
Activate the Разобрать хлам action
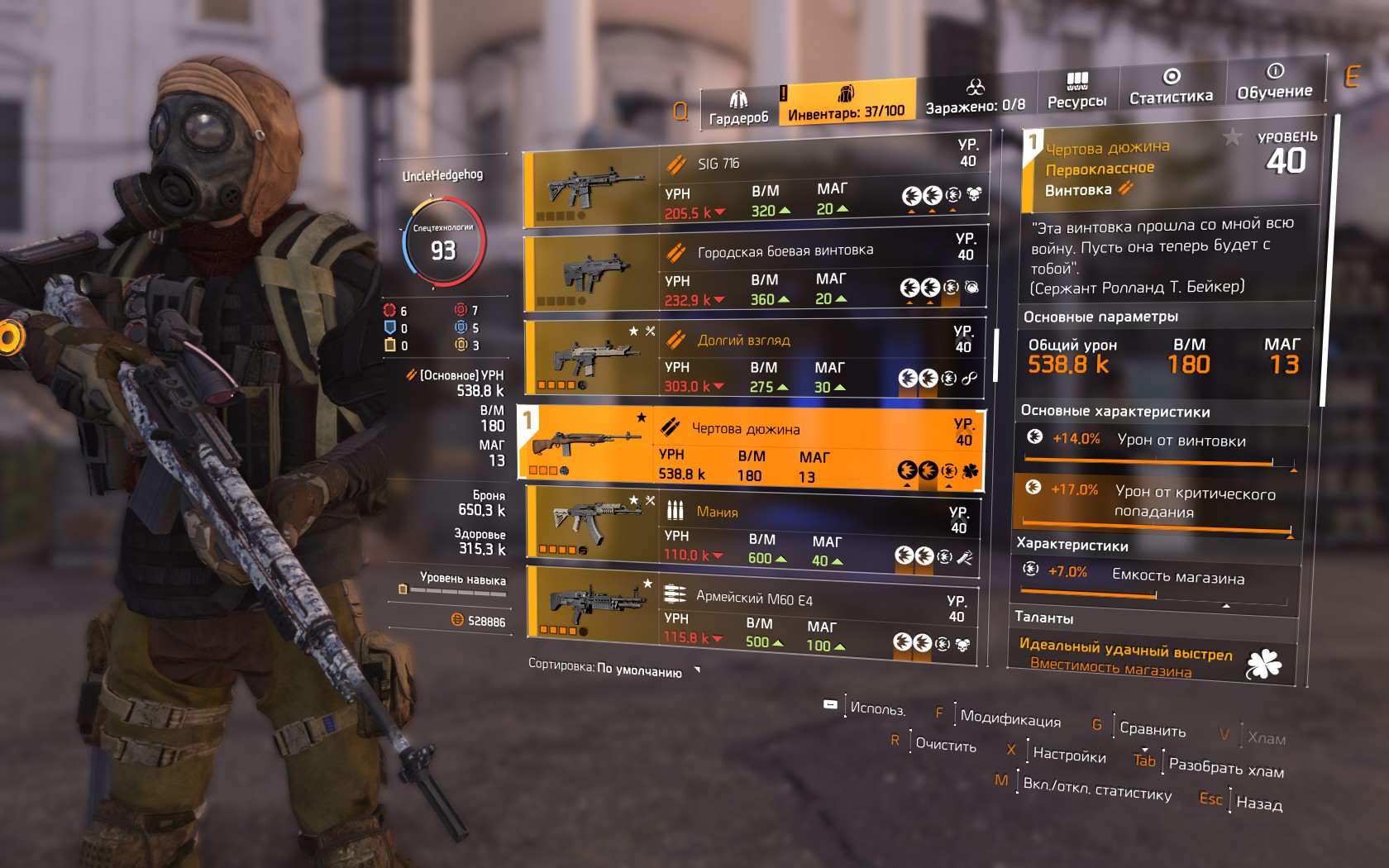coord(1225,767)
